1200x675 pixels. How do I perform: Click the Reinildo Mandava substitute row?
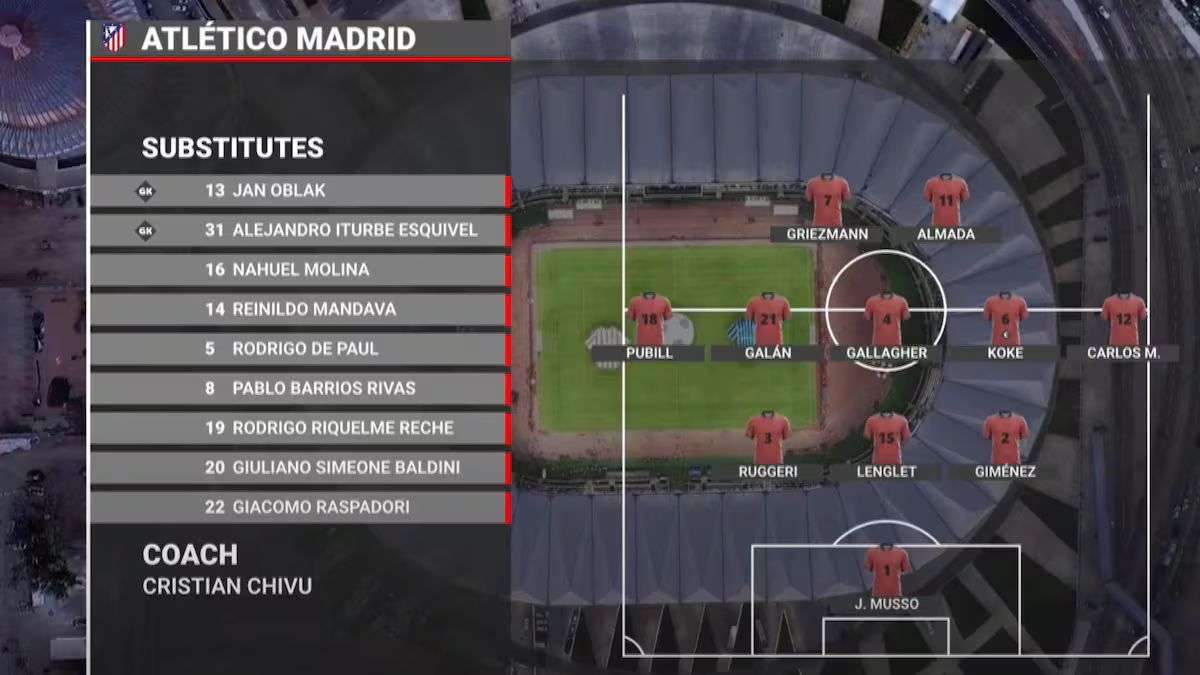click(x=300, y=309)
